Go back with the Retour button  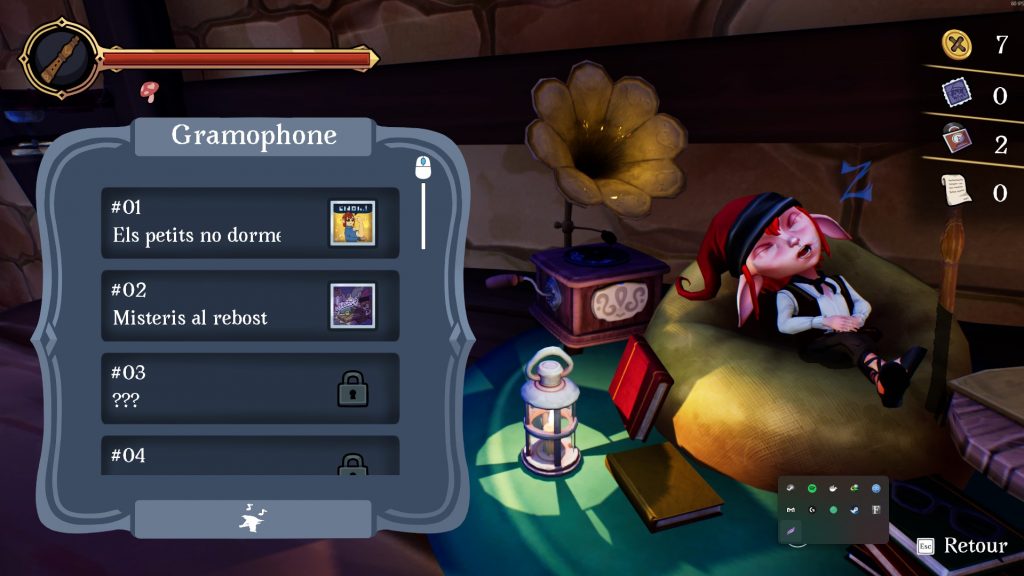(x=962, y=546)
